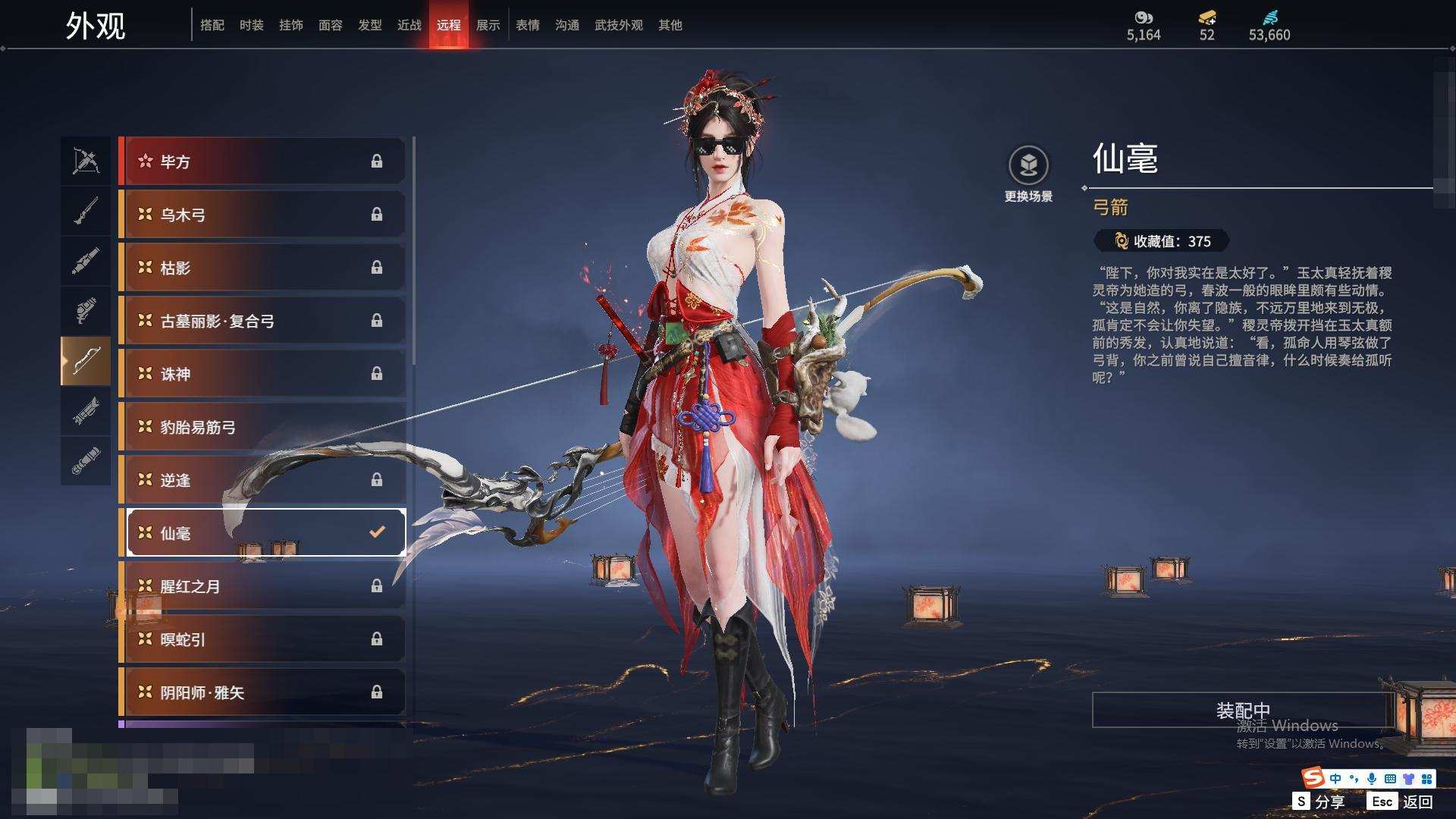The height and width of the screenshot is (819, 1456).
Task: Switch to the 近战 melee tab
Action: [x=409, y=25]
